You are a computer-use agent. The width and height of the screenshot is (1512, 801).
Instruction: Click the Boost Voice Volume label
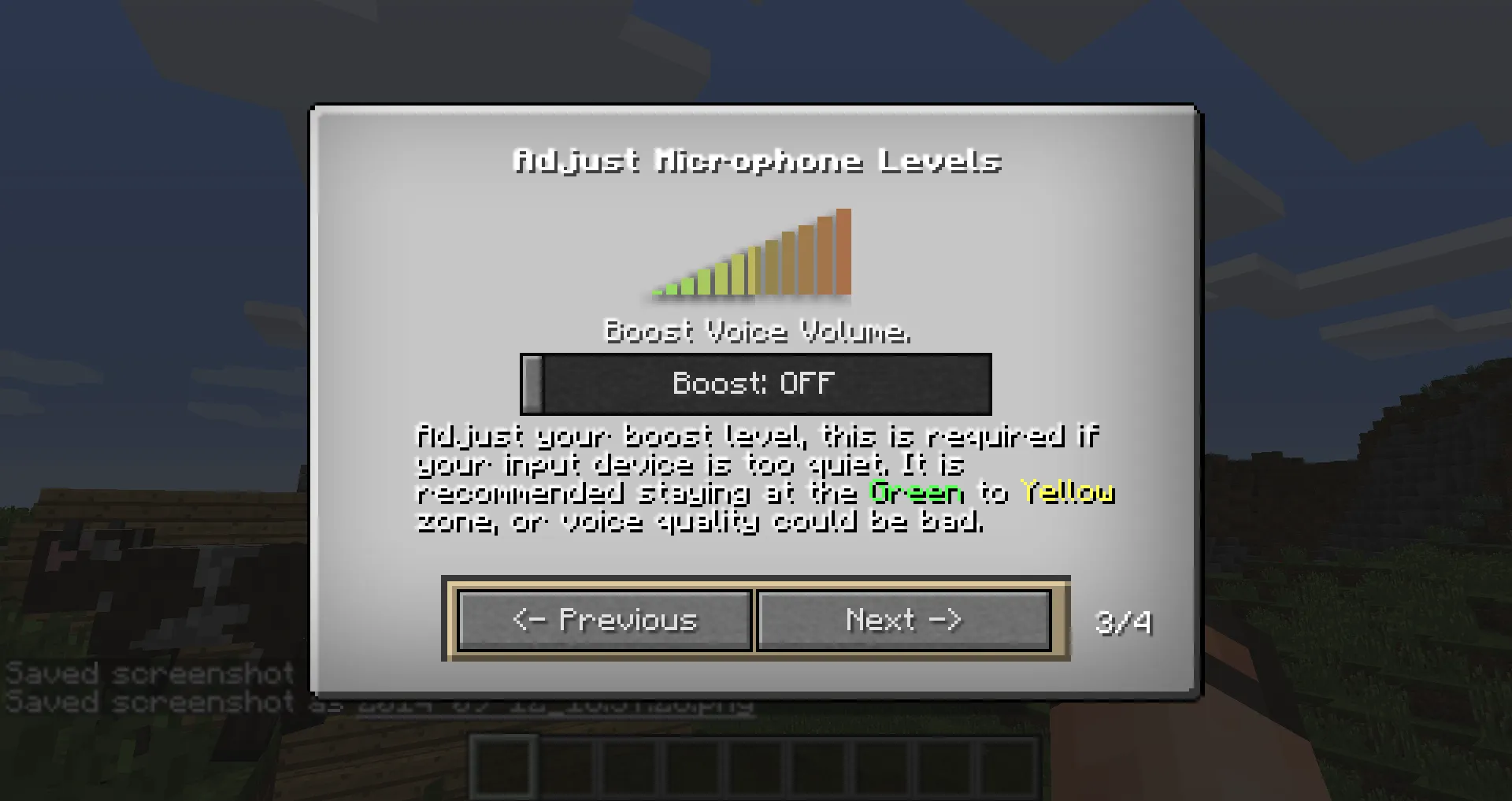click(x=758, y=332)
